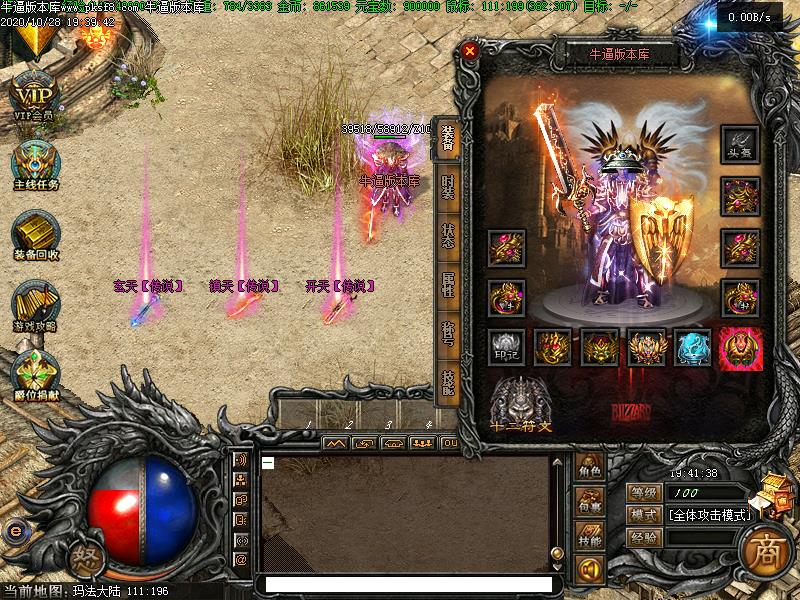Toggle the sound speaker button
This screenshot has width=800, height=600.
point(589,569)
